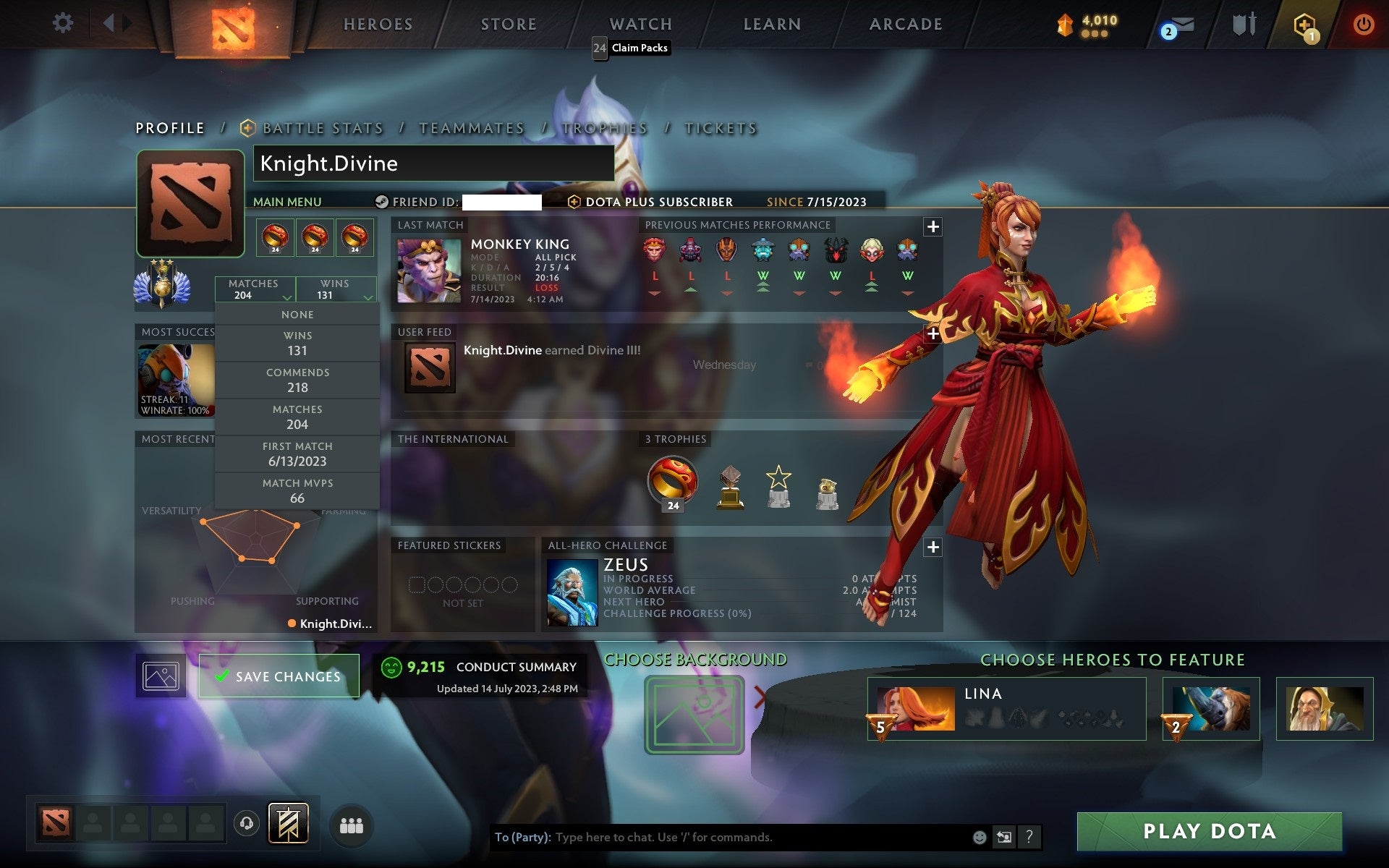Open the friends list icon

click(x=351, y=825)
